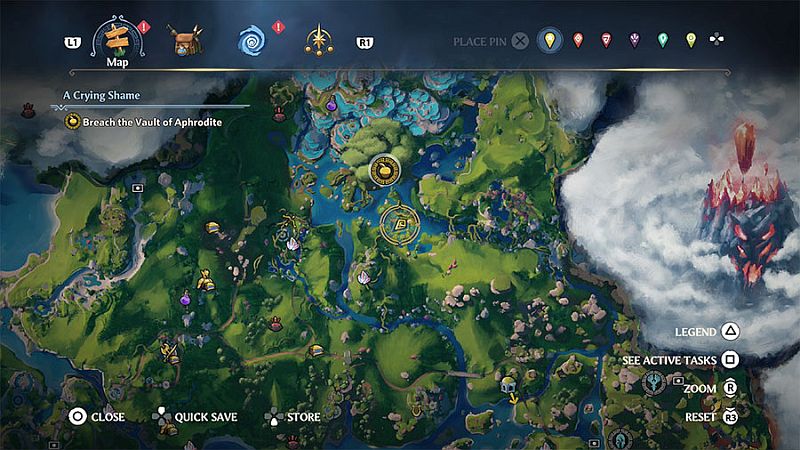
Task: Choose the green map pin
Action: tap(662, 41)
